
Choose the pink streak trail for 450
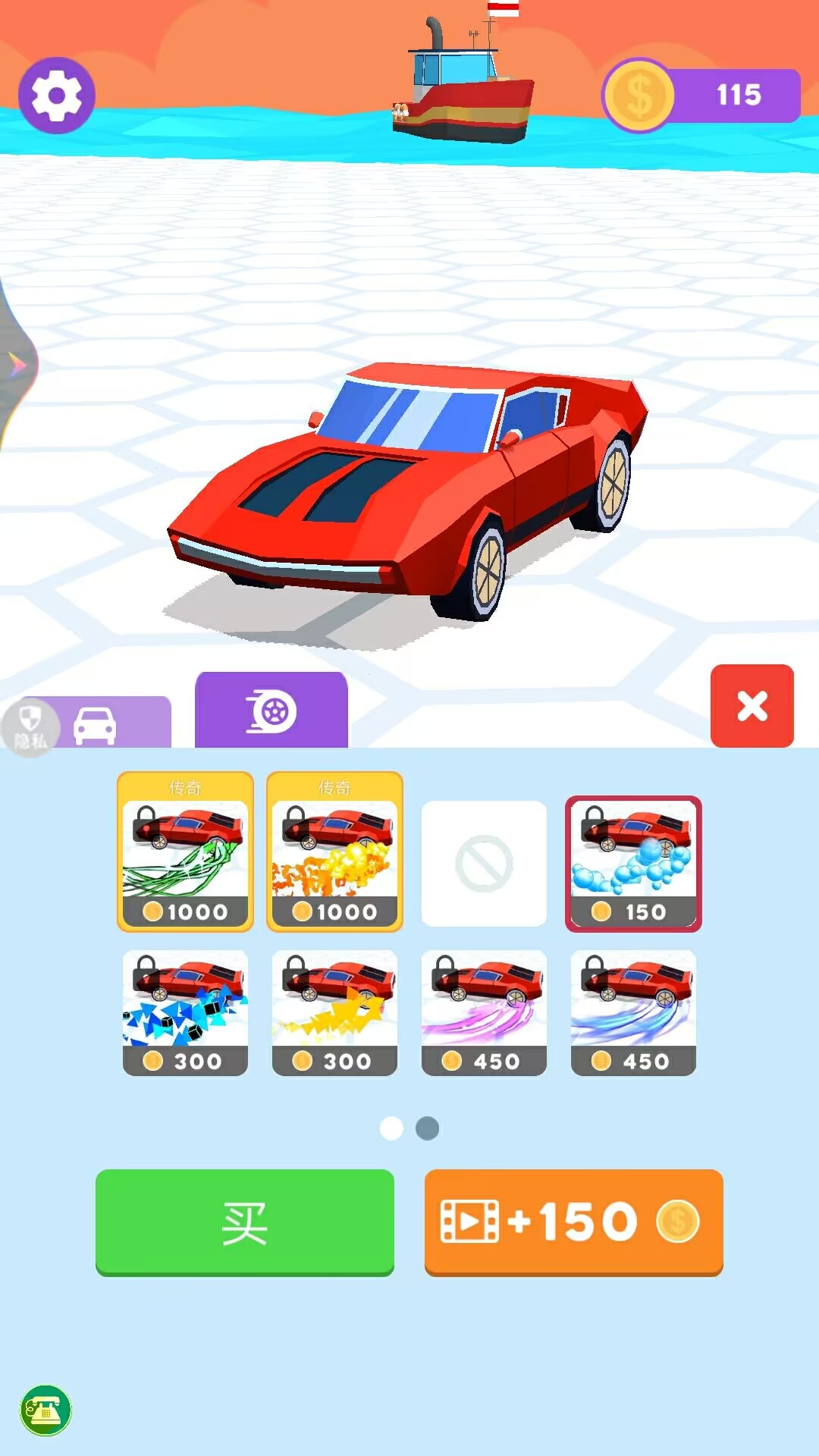tap(484, 1012)
